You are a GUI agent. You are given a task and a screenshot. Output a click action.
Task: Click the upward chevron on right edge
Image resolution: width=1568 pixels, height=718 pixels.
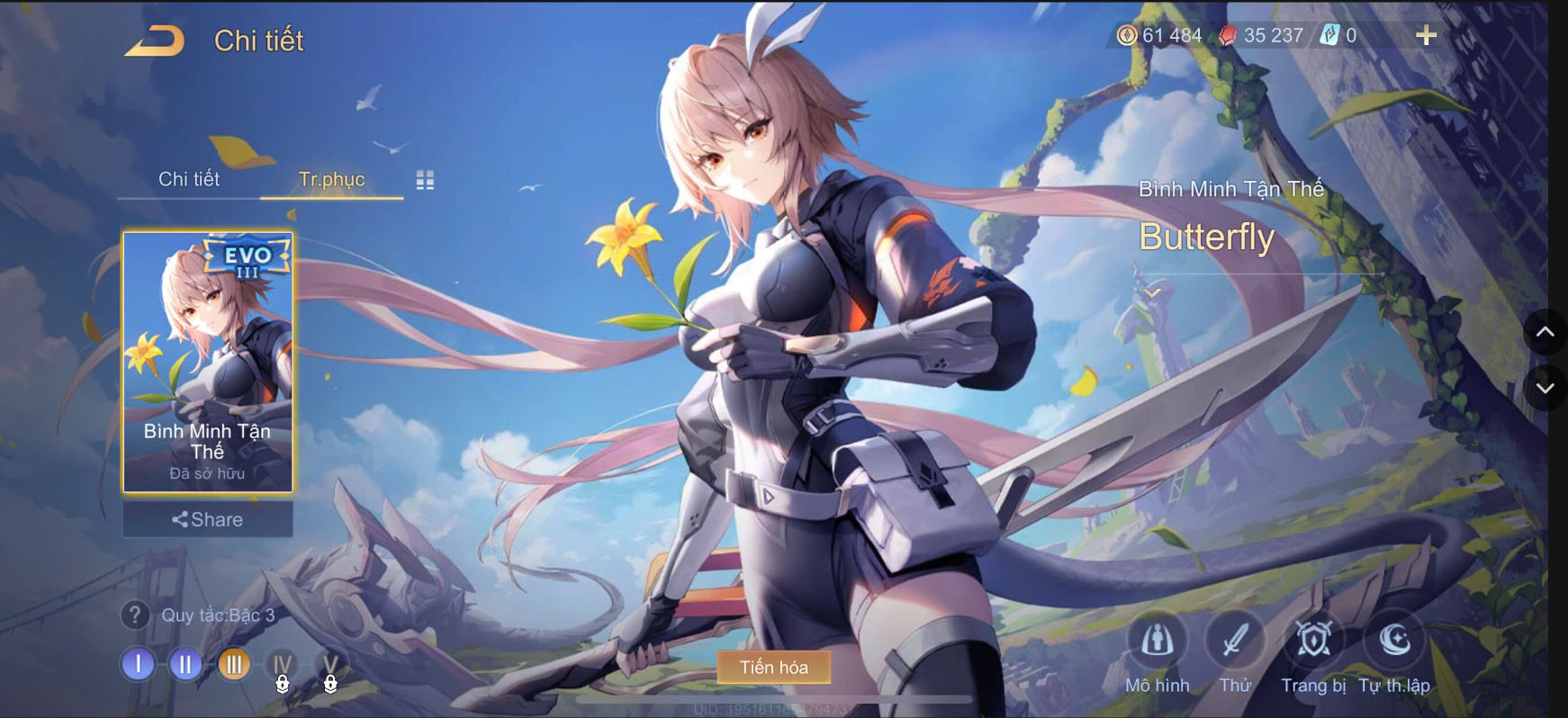pos(1545,333)
